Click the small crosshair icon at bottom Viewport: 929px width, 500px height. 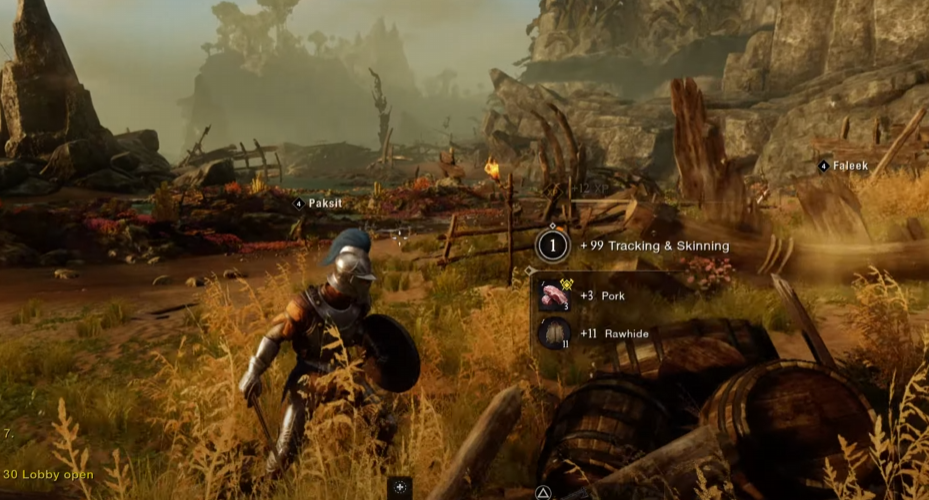click(x=400, y=487)
